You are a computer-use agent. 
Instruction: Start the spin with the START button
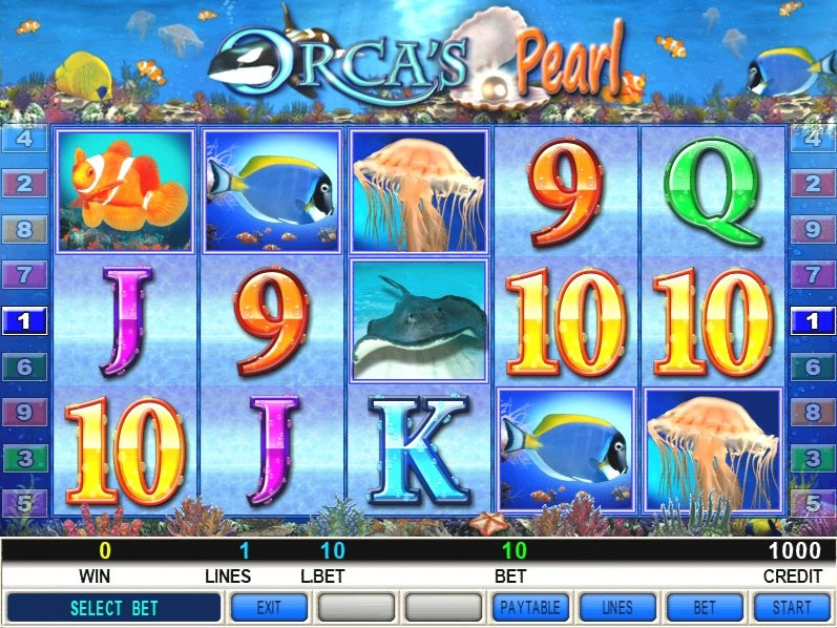click(792, 607)
